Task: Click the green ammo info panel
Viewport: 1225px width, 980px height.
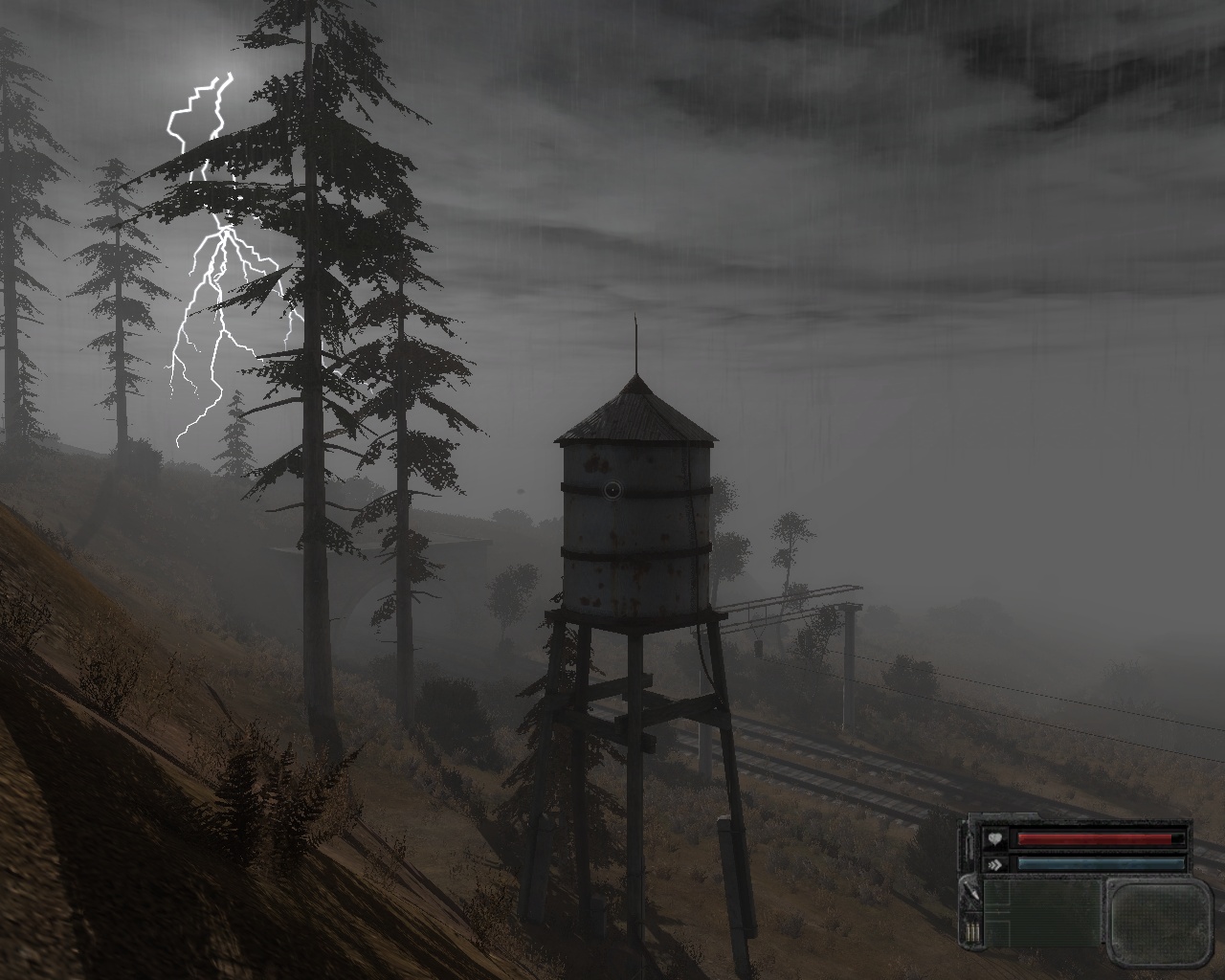Action: pyautogui.click(x=1041, y=913)
